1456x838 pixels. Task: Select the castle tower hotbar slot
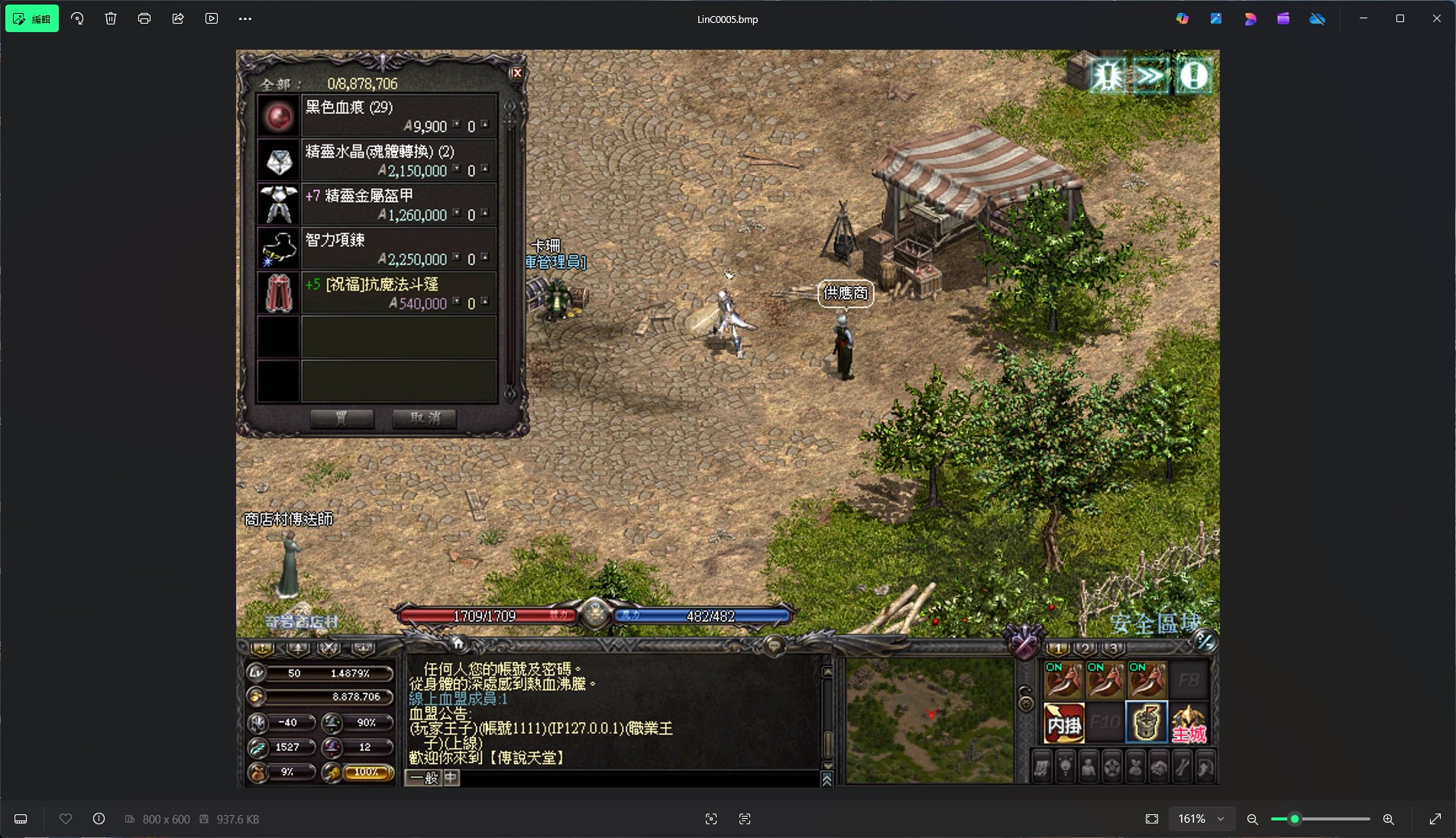1147,723
